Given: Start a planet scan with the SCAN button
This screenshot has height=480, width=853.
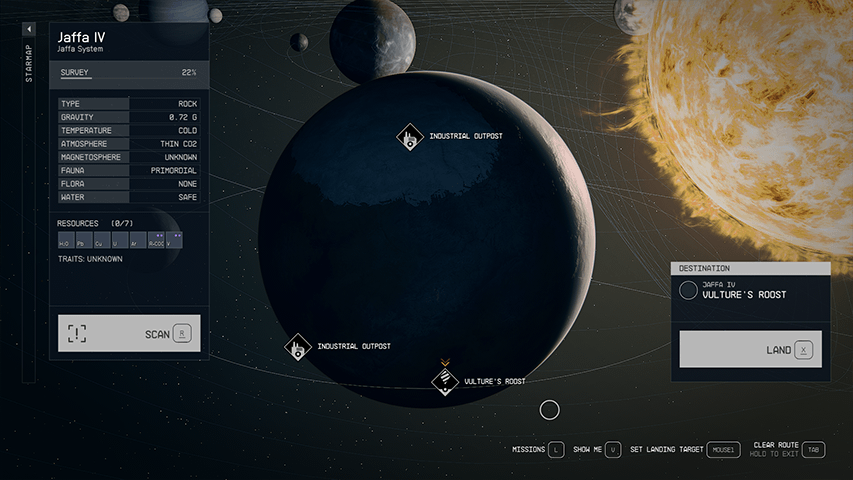Looking at the screenshot, I should (129, 333).
